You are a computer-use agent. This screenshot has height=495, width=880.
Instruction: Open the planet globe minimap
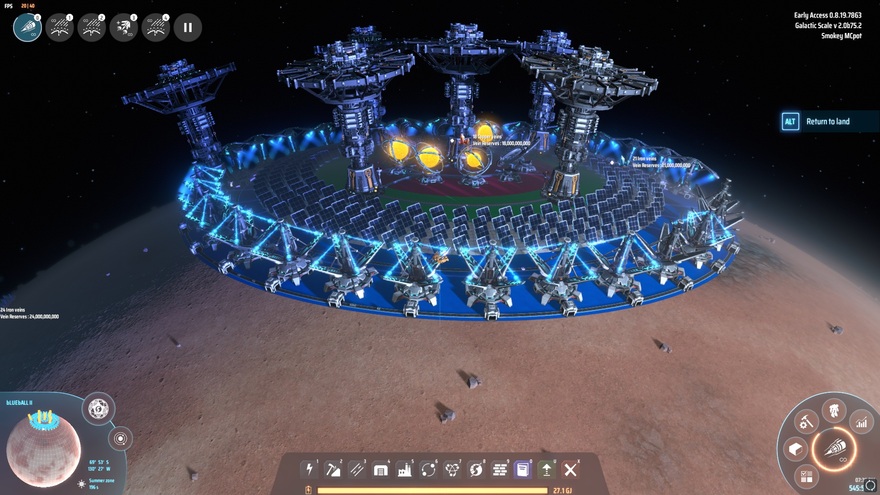pyautogui.click(x=43, y=449)
